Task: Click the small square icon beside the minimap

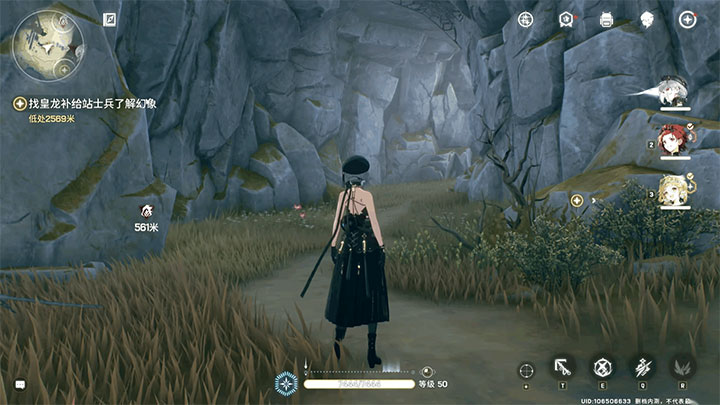Action: point(109,18)
